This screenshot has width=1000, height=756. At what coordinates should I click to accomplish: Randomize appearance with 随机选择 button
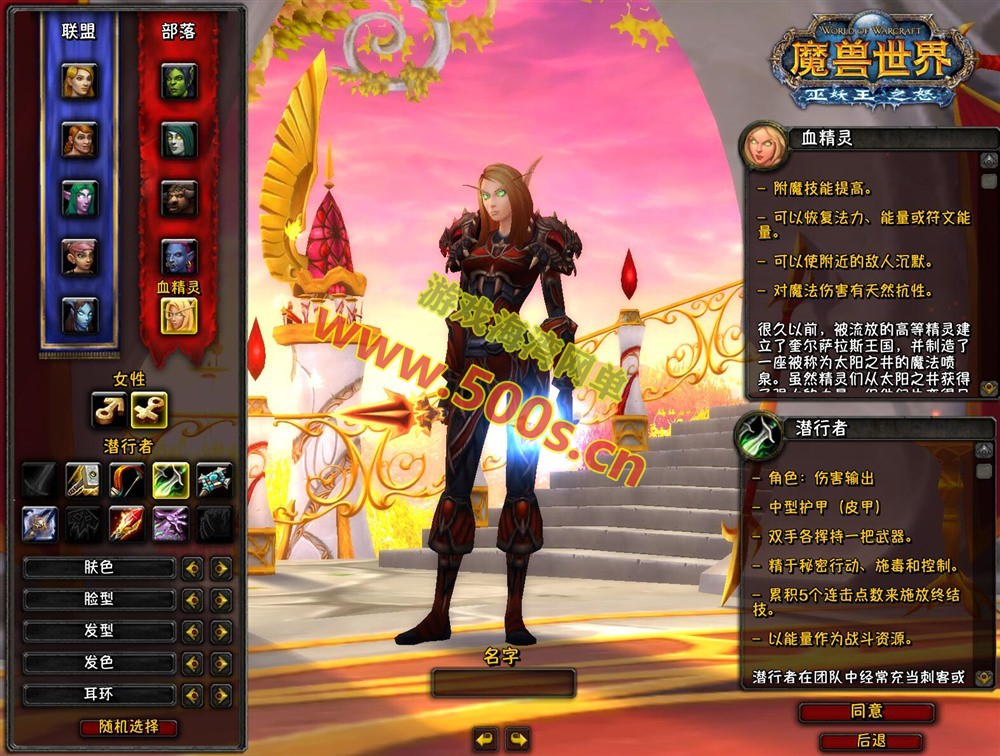[129, 727]
